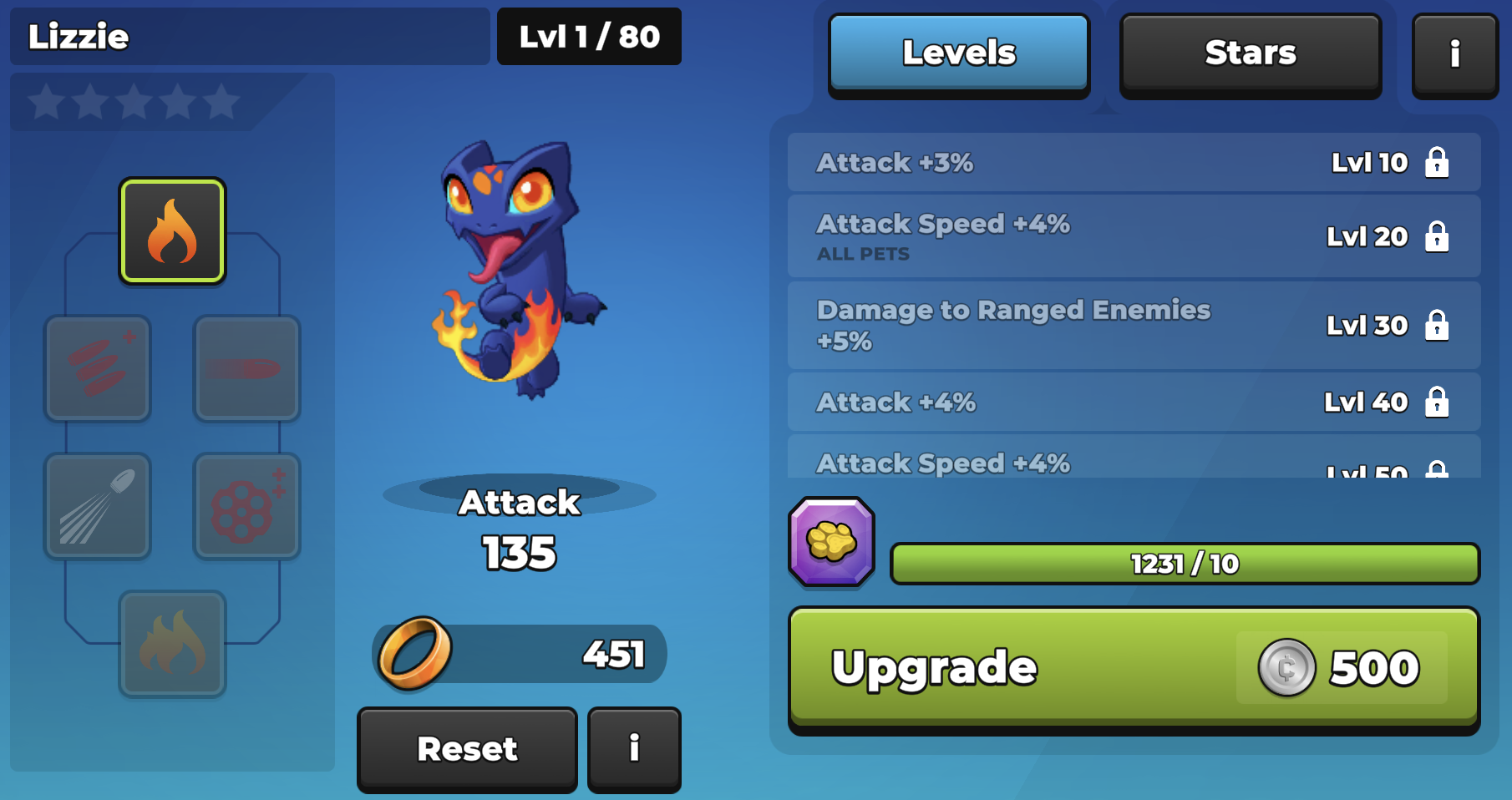Open pet details with the i button near Reset

pyautogui.click(x=634, y=748)
